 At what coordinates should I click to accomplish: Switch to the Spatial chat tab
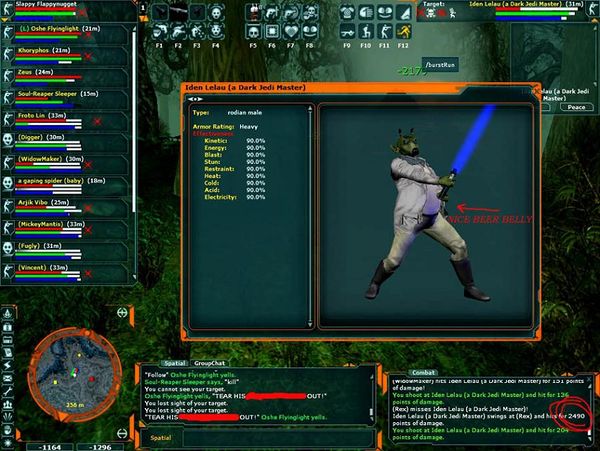pos(175,364)
